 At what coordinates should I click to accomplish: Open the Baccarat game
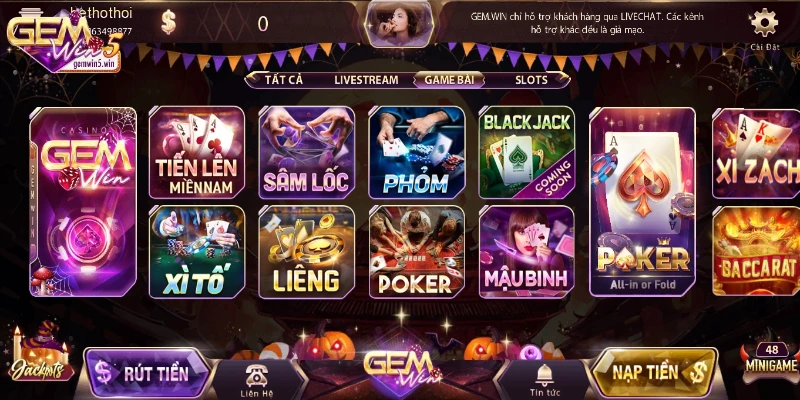tap(756, 252)
